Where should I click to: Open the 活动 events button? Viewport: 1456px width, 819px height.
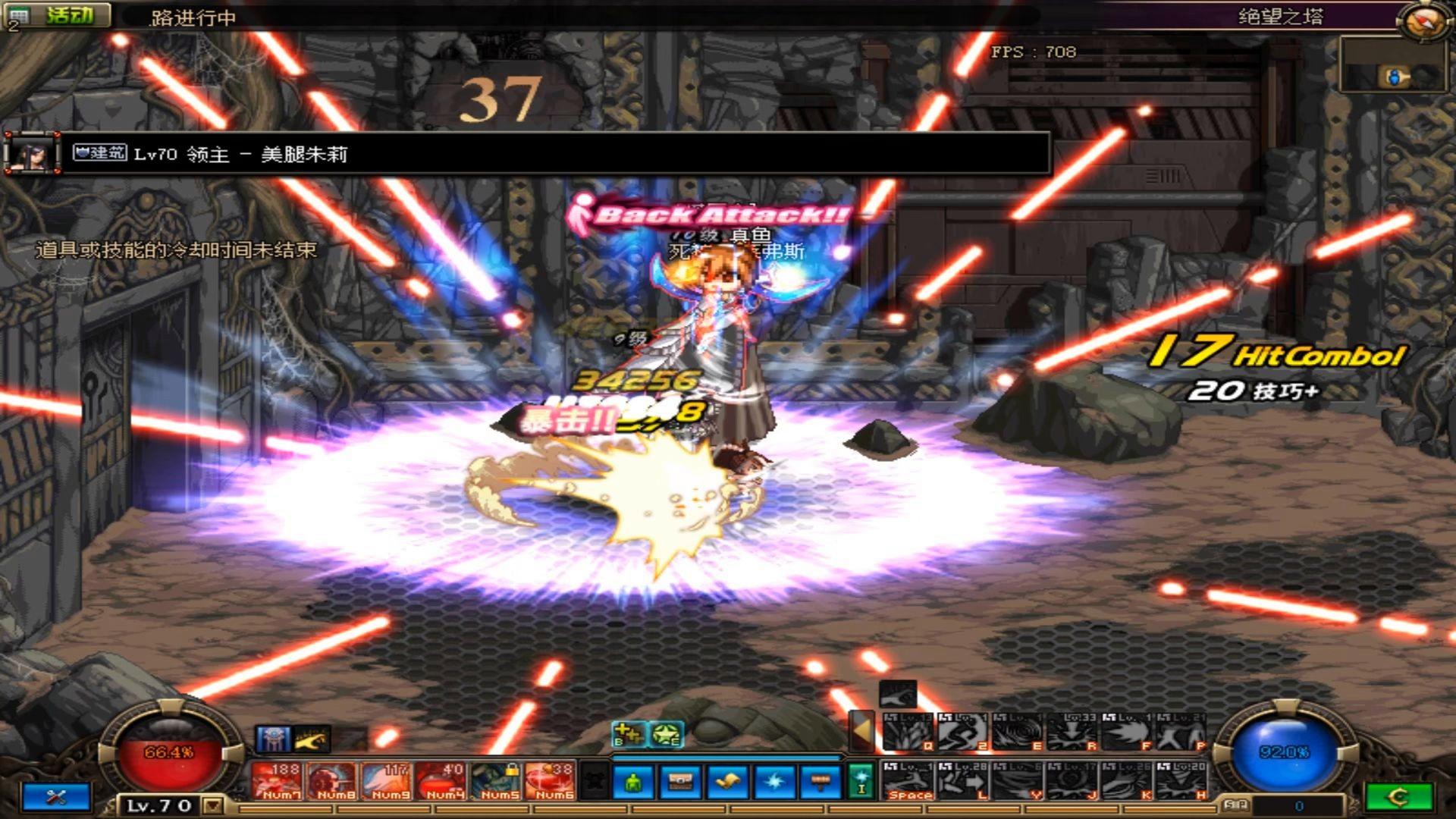pyautogui.click(x=68, y=15)
